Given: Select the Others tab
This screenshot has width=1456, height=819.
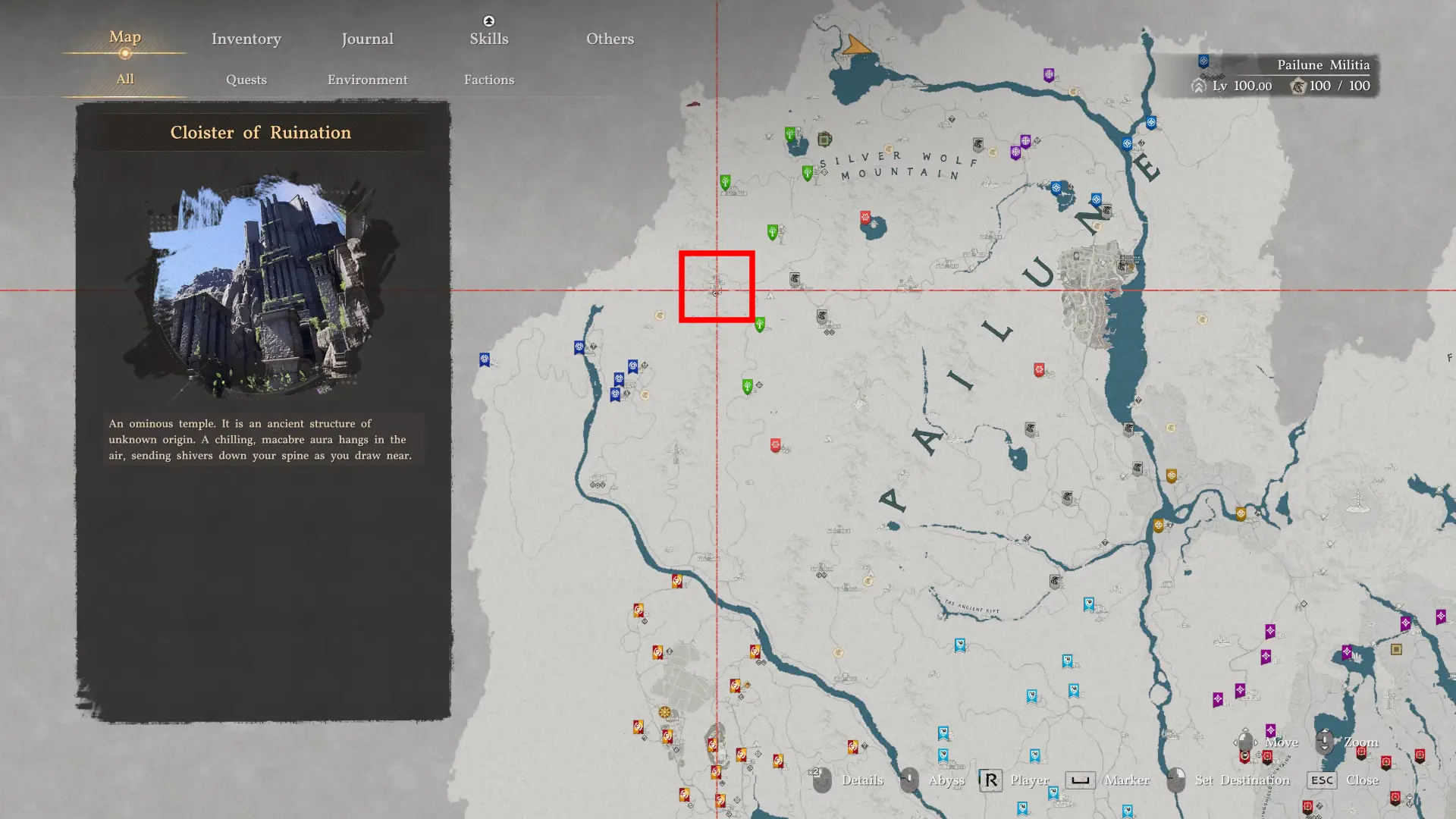Looking at the screenshot, I should (x=610, y=39).
